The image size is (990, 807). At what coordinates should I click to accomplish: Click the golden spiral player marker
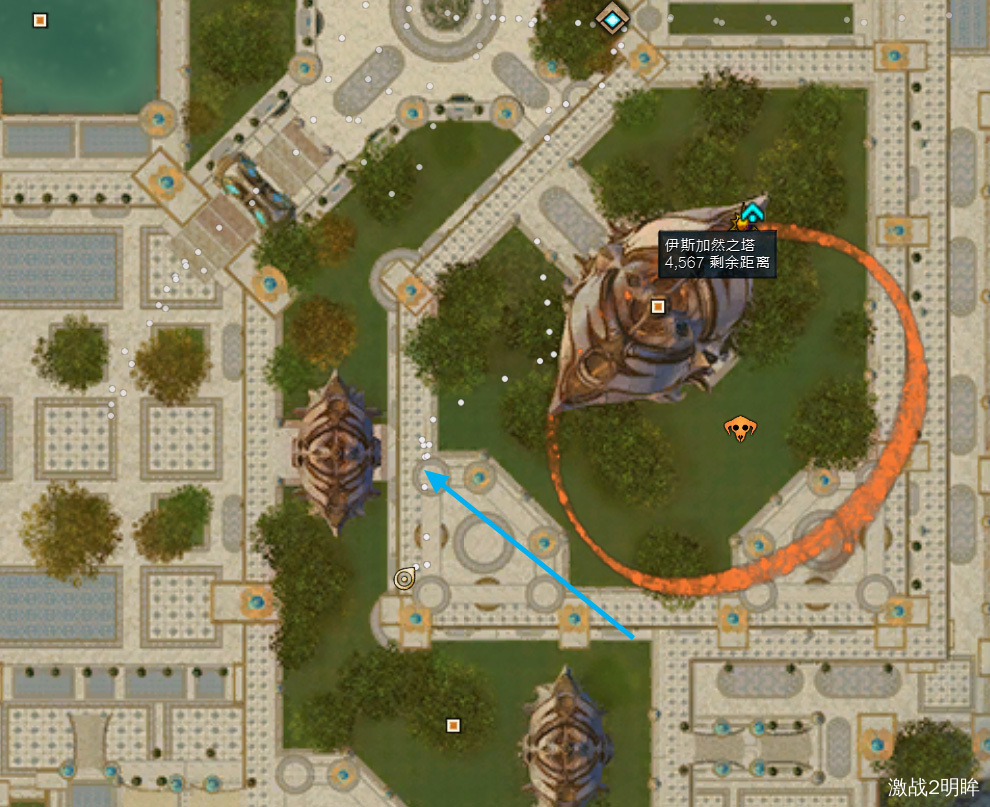pos(404,578)
